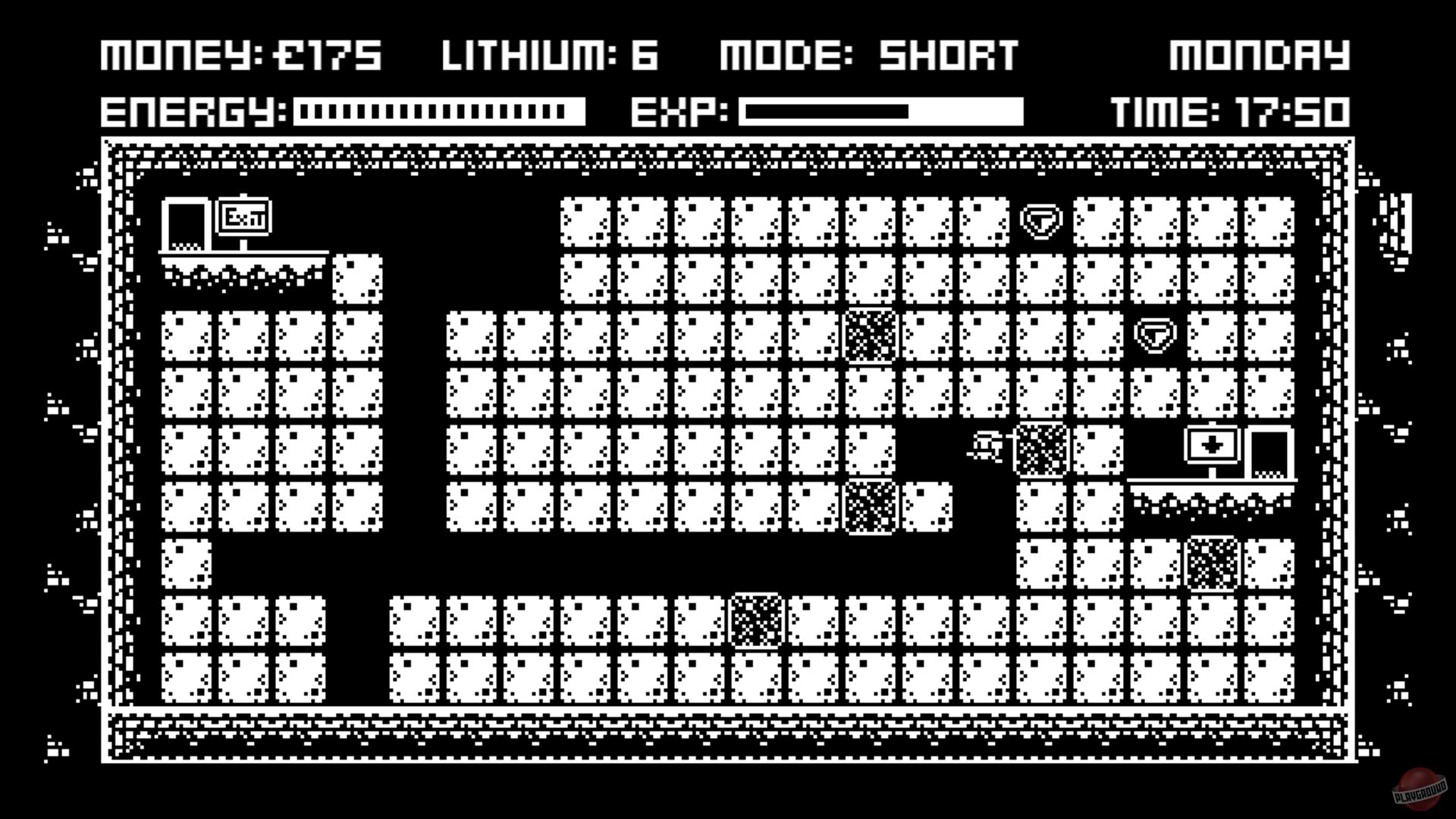Click the MONEY: £175 counter
The width and height of the screenshot is (1456, 819).
(x=243, y=55)
